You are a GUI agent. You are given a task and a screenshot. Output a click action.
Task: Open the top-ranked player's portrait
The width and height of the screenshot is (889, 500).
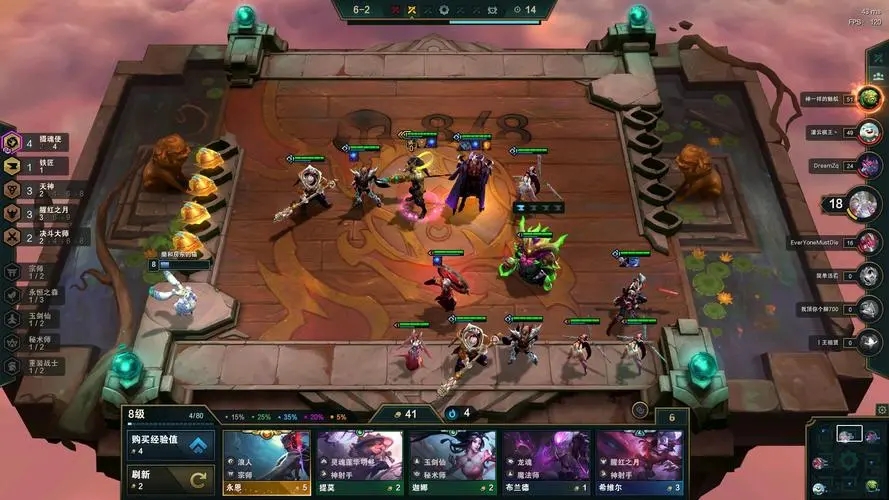[868, 98]
